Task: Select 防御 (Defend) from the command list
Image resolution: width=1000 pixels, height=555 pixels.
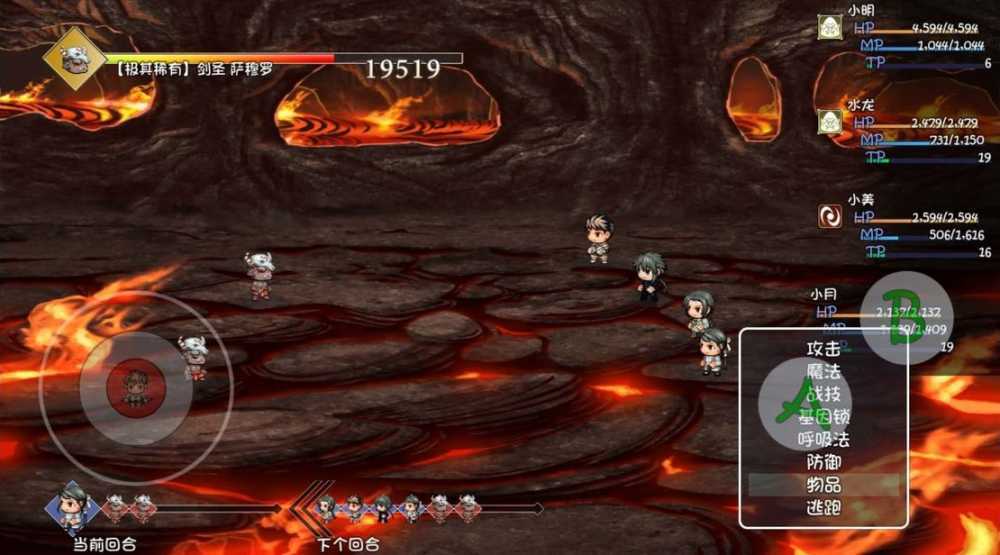Action: pos(823,462)
